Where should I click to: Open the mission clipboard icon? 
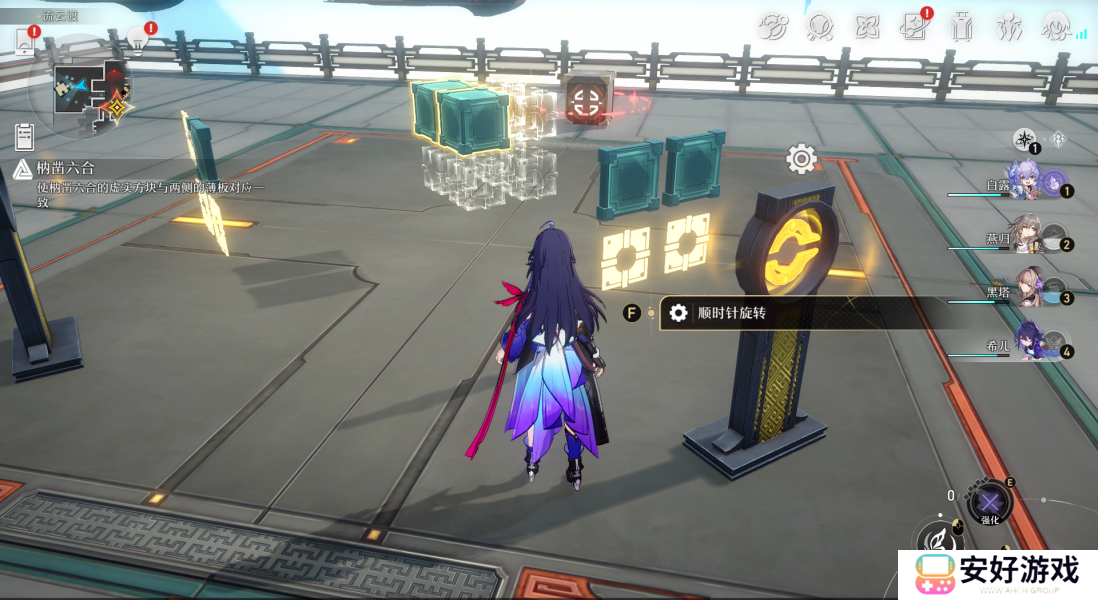(x=25, y=136)
